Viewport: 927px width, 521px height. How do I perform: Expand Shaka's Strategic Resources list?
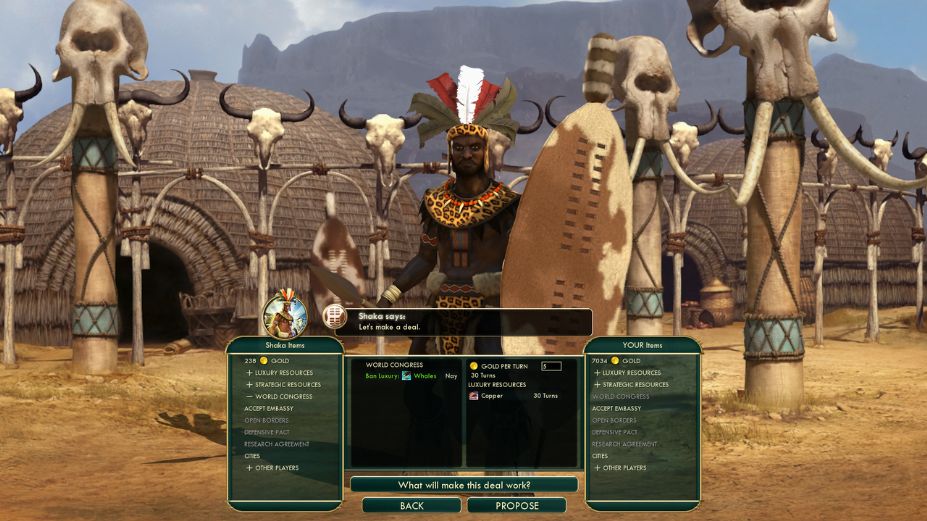pyautogui.click(x=286, y=384)
